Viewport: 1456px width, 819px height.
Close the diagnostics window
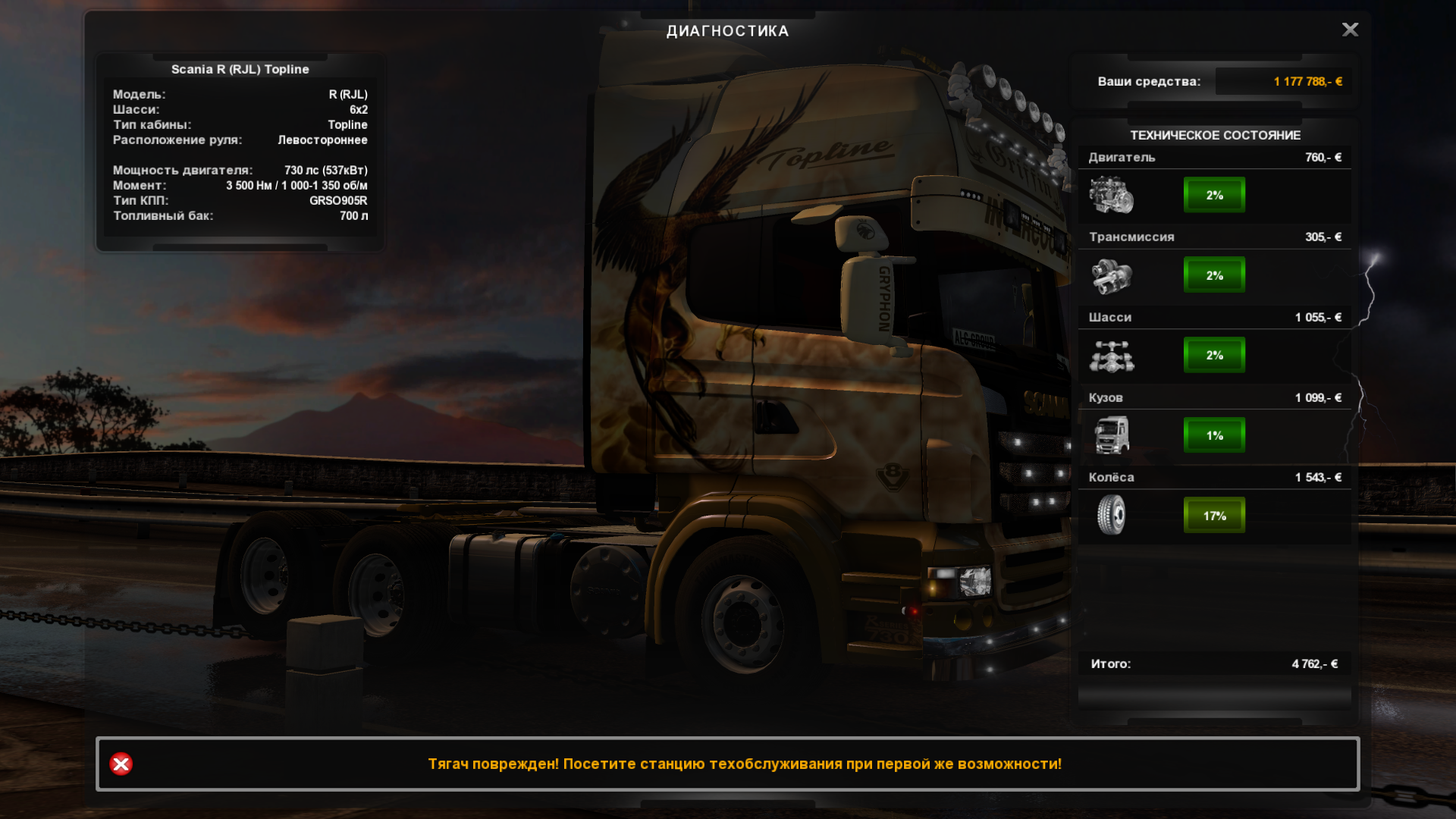[1350, 30]
